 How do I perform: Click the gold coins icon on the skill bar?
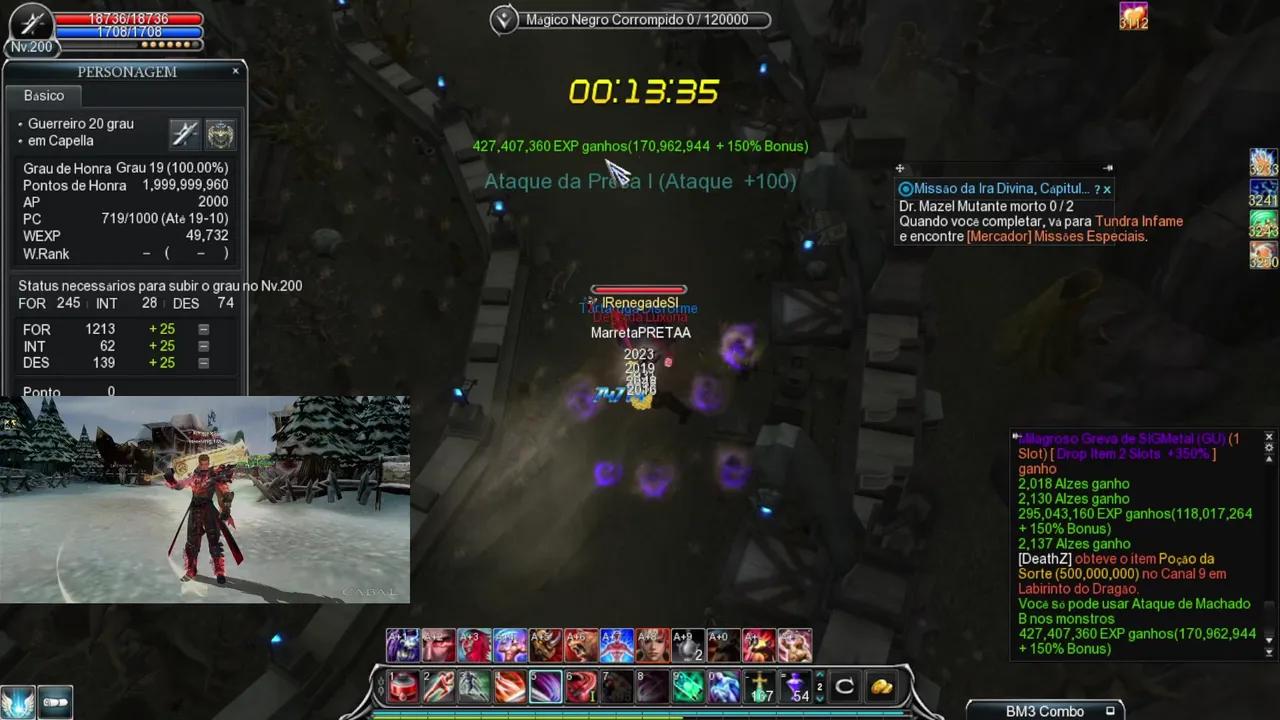click(x=879, y=686)
